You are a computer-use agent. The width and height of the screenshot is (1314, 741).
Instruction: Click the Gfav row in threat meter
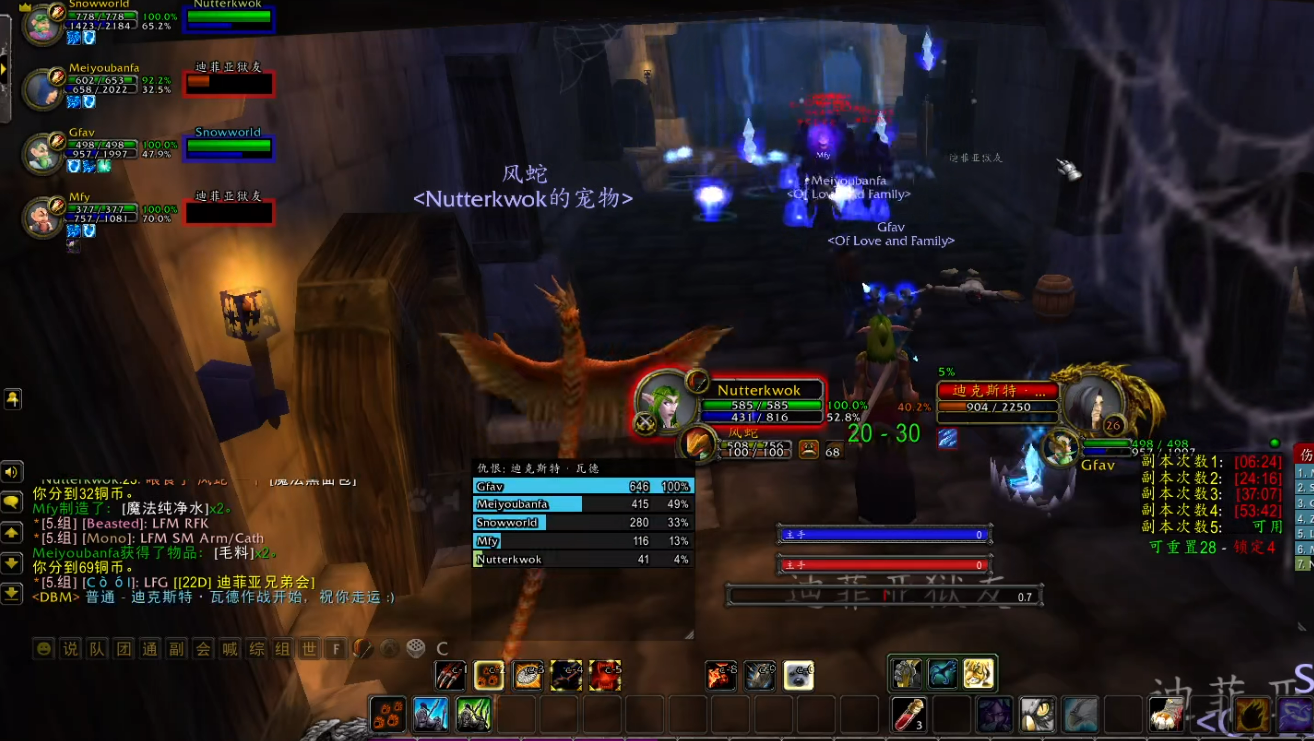tap(582, 487)
